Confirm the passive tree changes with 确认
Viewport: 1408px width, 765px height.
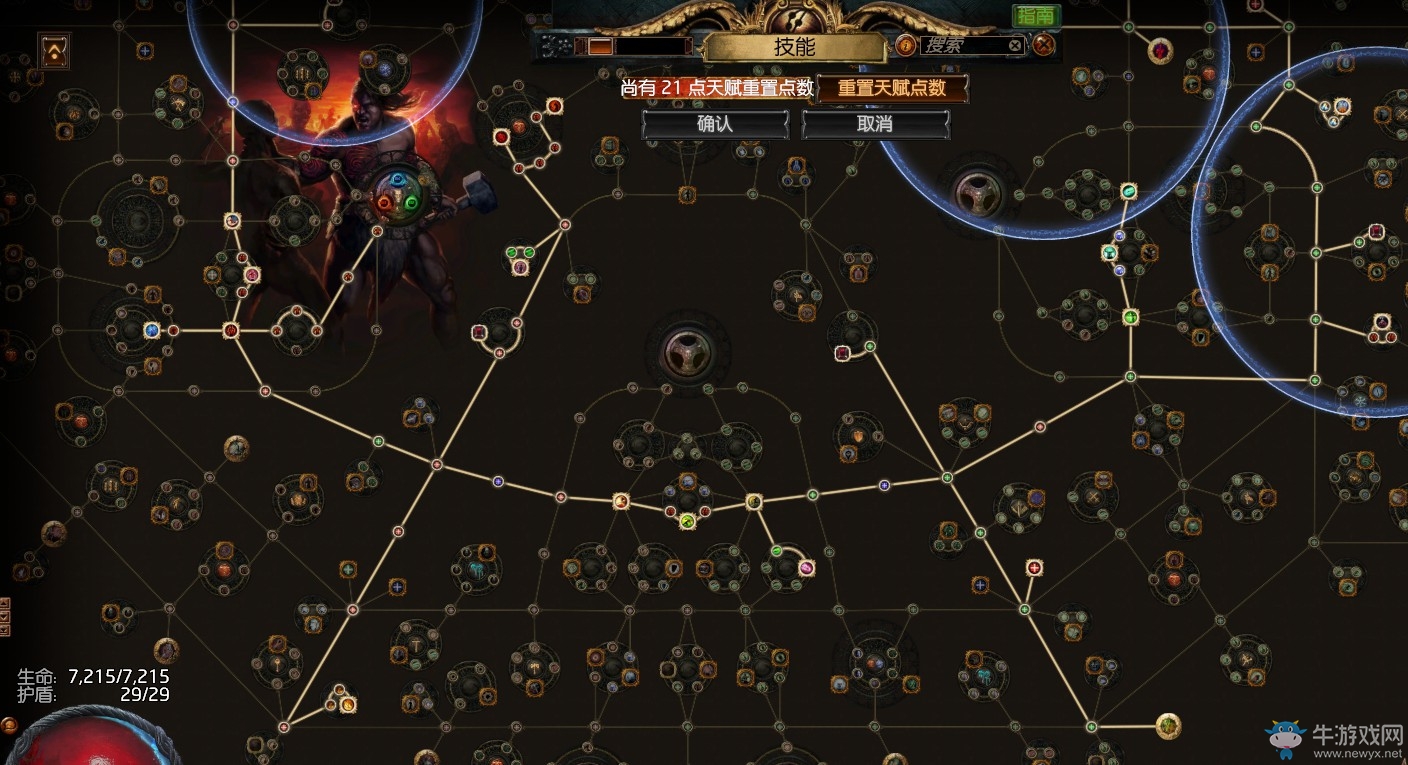pyautogui.click(x=715, y=124)
